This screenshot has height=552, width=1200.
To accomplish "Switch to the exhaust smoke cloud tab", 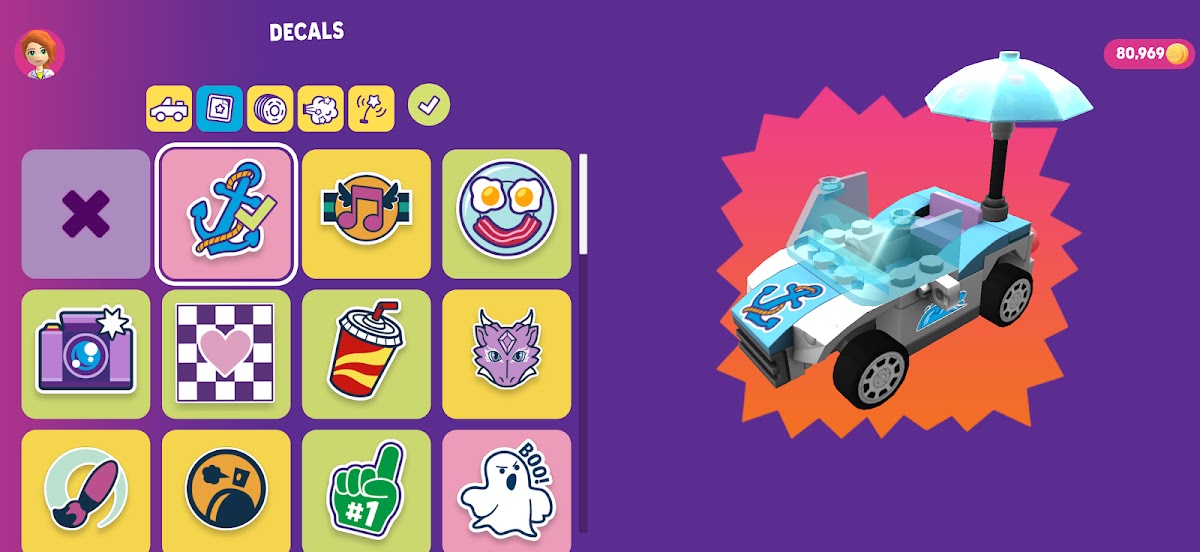I will point(321,109).
